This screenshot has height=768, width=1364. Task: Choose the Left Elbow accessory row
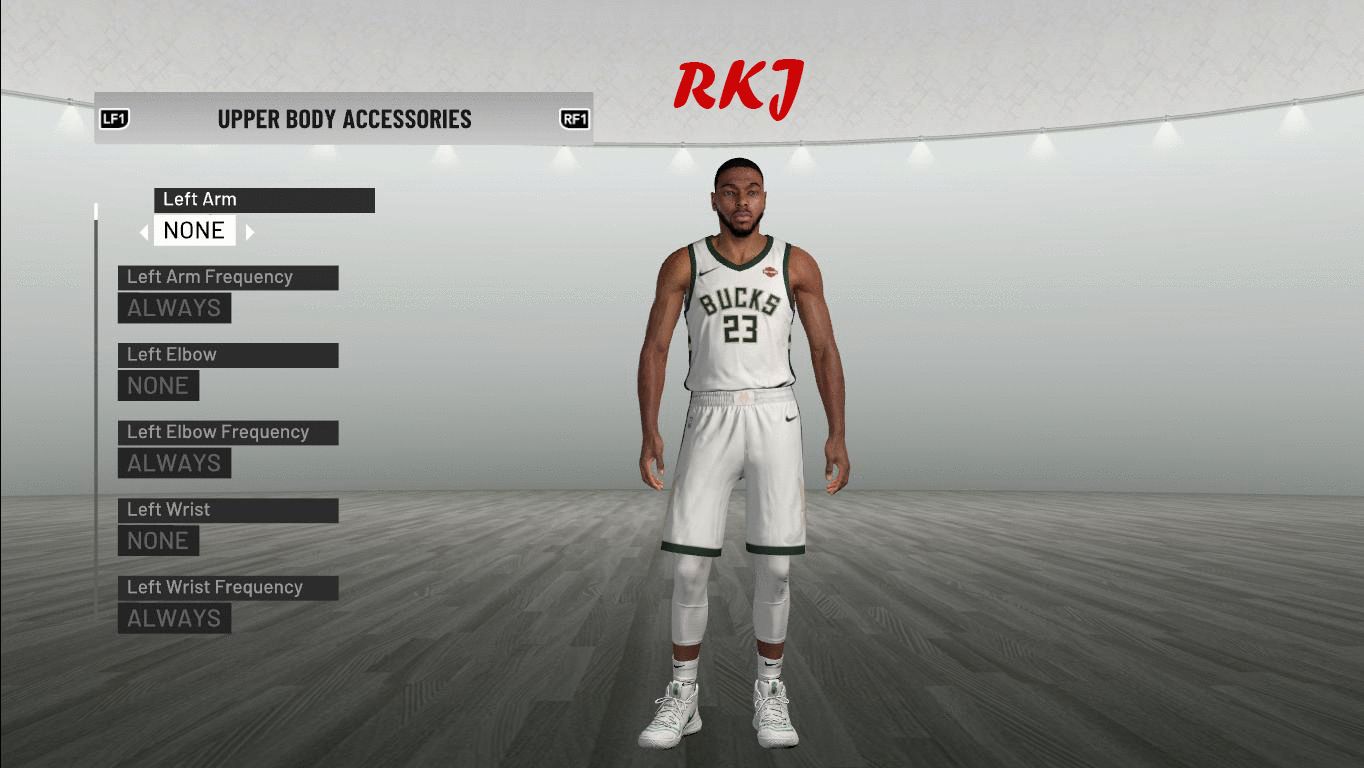coord(228,355)
